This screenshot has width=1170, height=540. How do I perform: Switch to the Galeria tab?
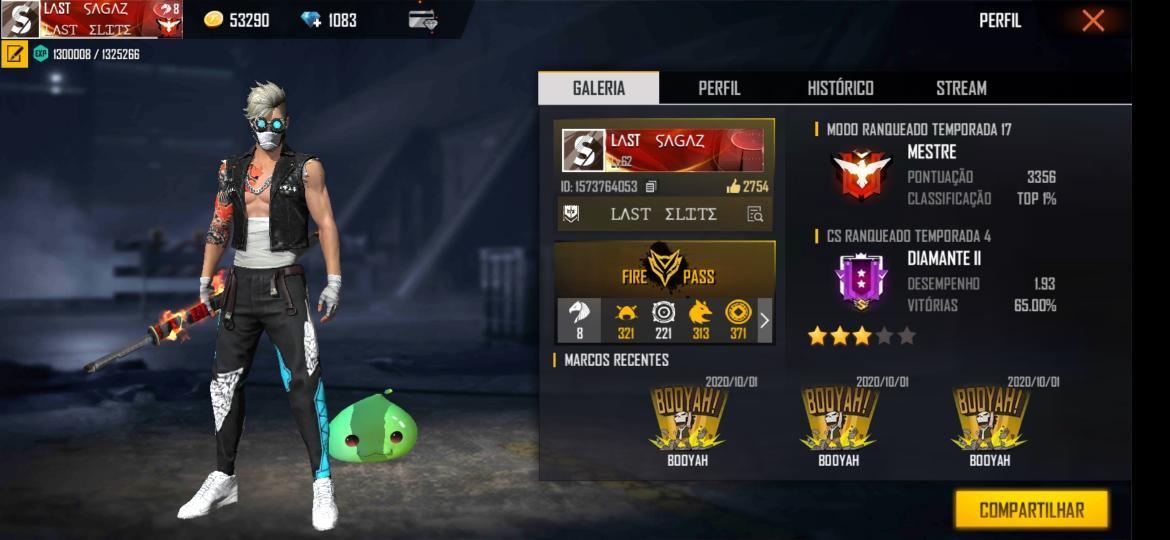[x=598, y=88]
